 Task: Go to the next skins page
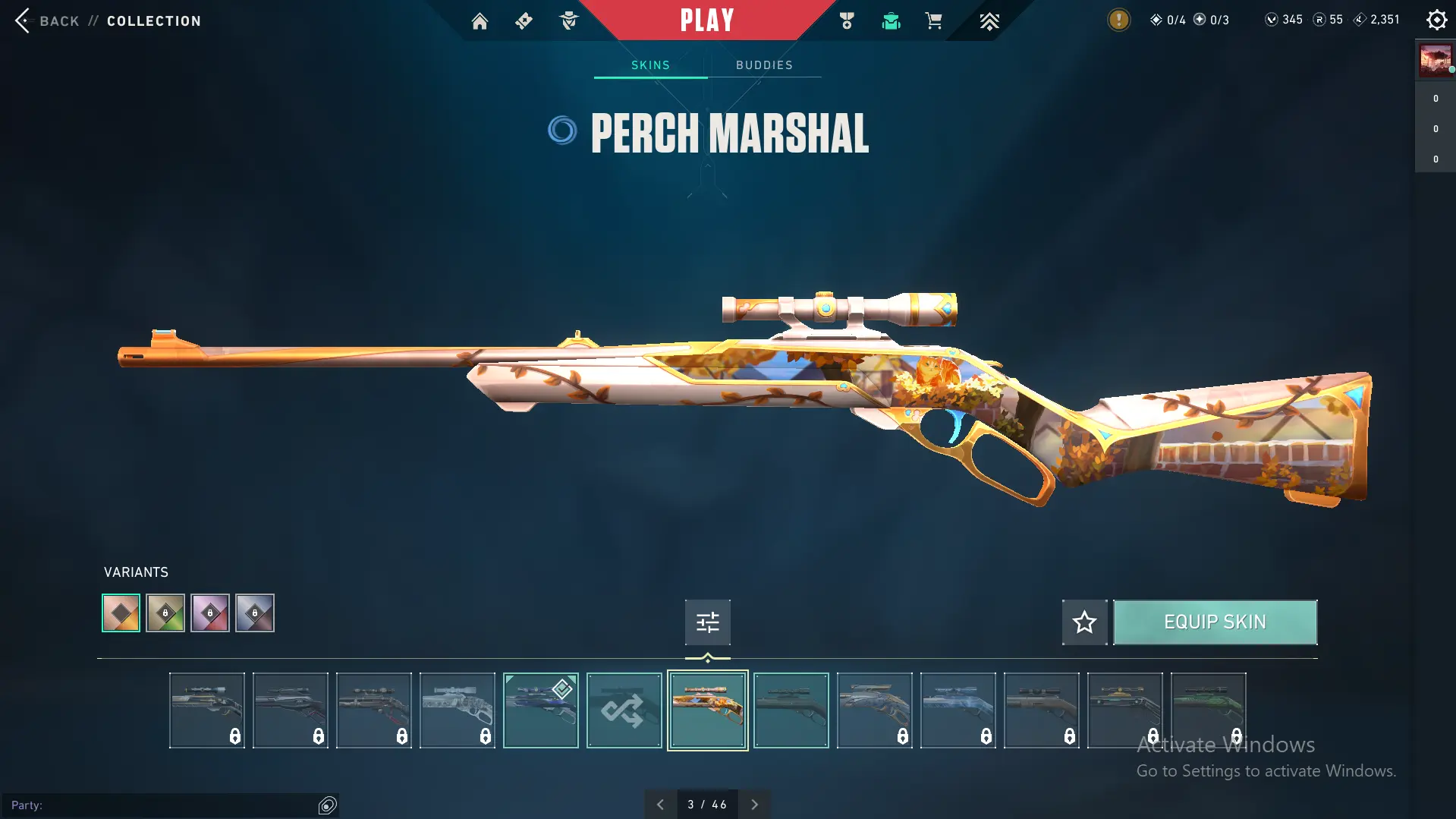pos(754,805)
